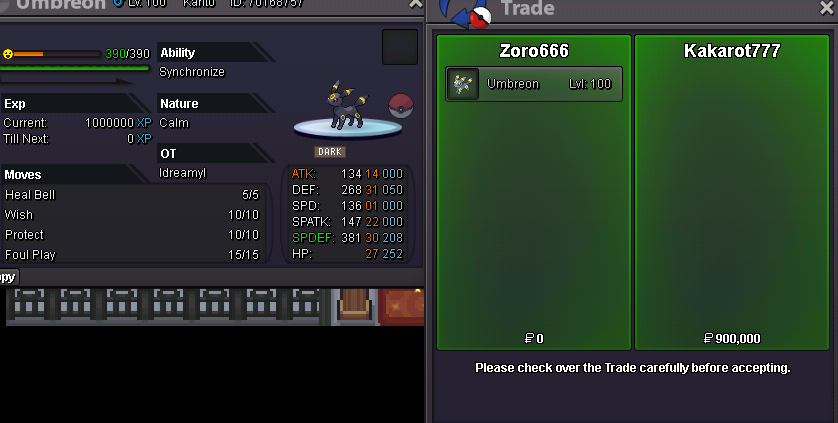Close the Trade window

(826, 9)
